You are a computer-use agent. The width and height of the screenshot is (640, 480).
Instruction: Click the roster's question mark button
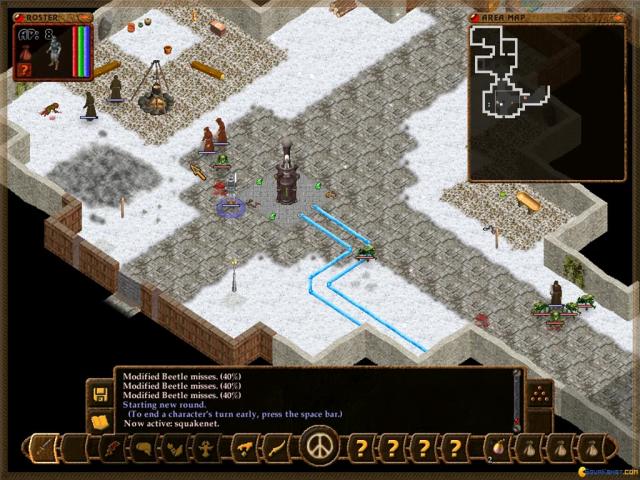24,70
